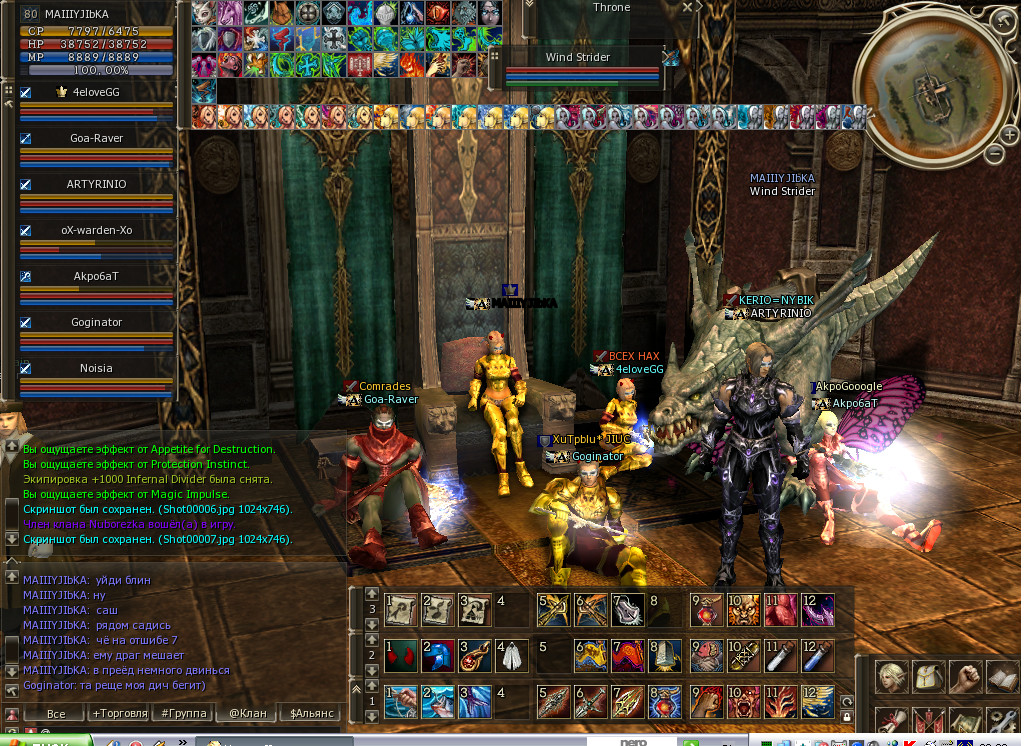
Task: Close the Throne target window
Action: click(687, 7)
